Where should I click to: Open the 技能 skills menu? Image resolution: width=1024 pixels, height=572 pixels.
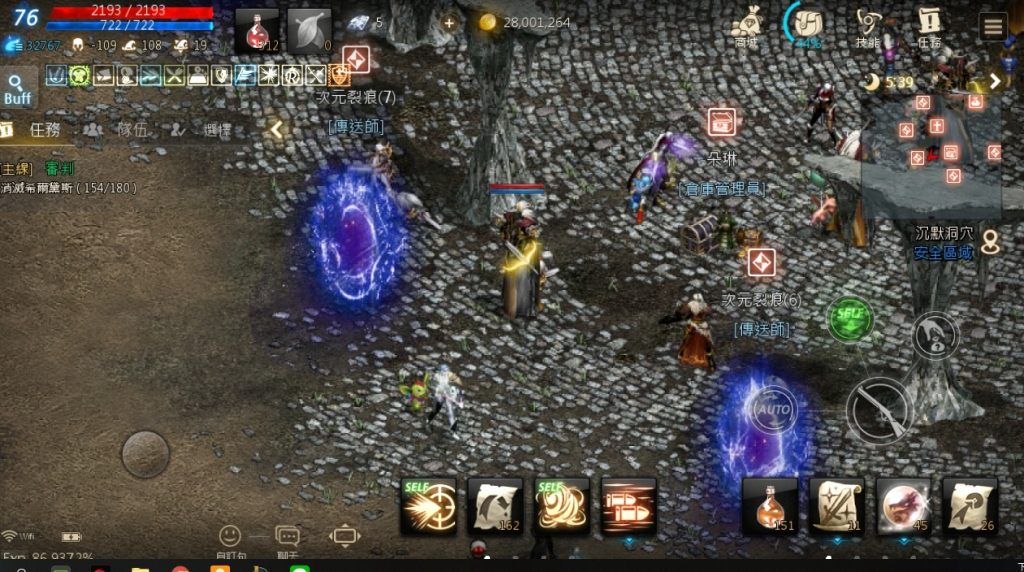[x=869, y=25]
